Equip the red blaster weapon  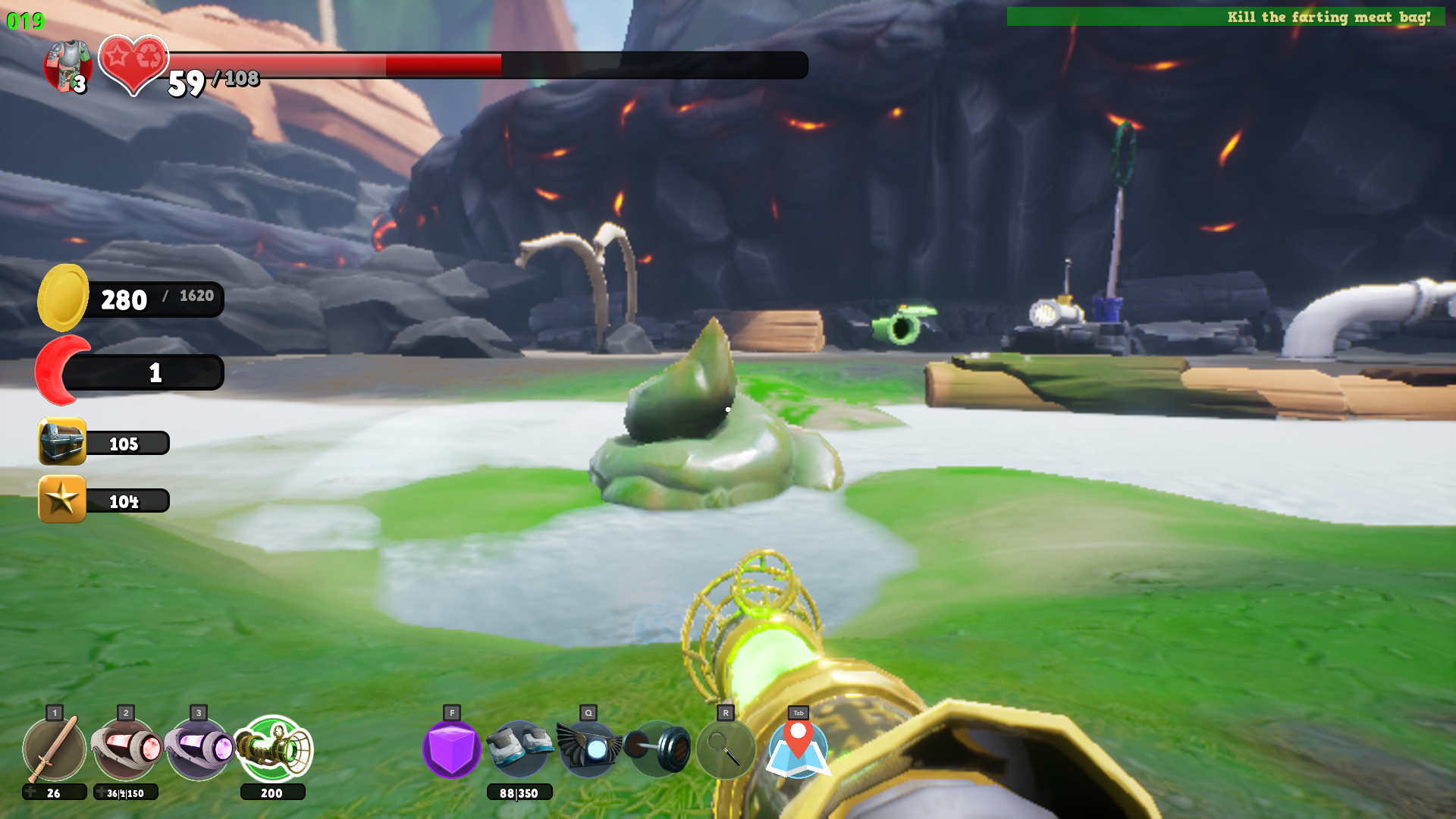(x=126, y=749)
